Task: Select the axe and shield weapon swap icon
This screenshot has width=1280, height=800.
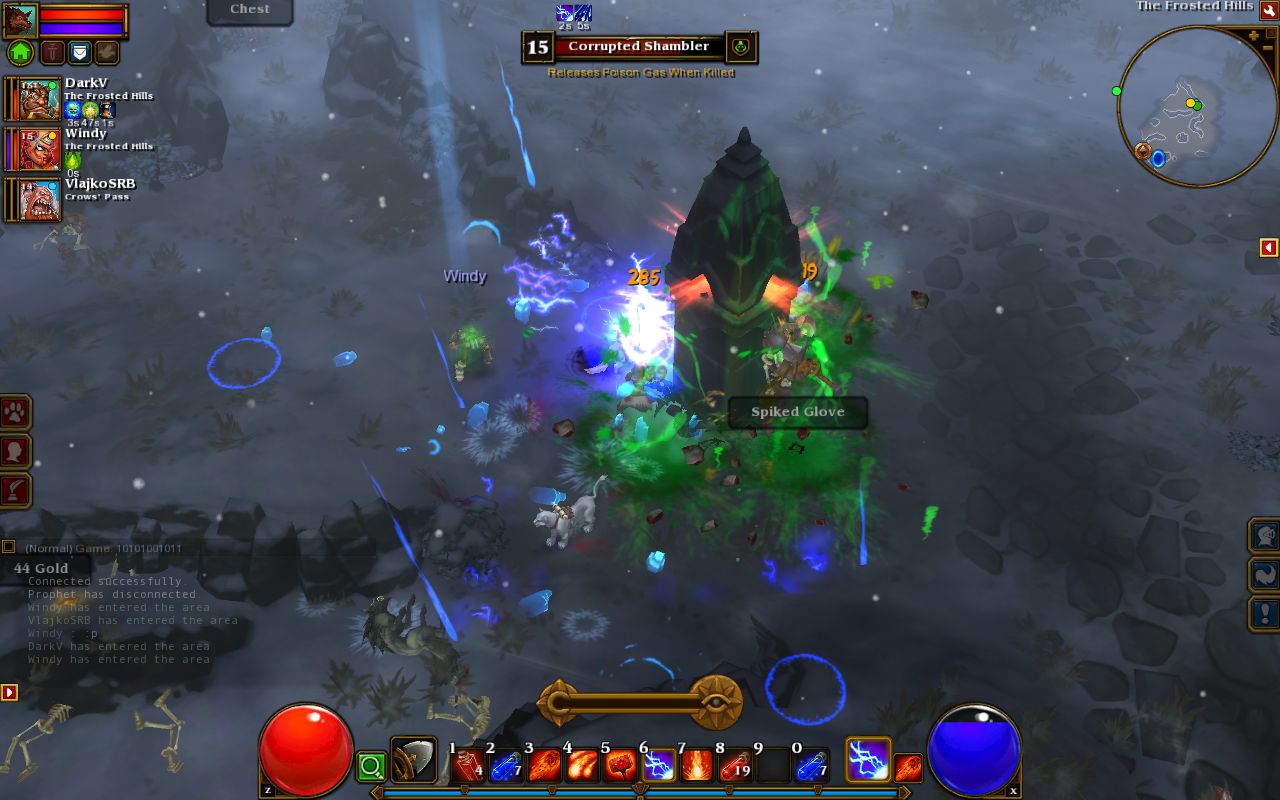Action: (x=413, y=760)
